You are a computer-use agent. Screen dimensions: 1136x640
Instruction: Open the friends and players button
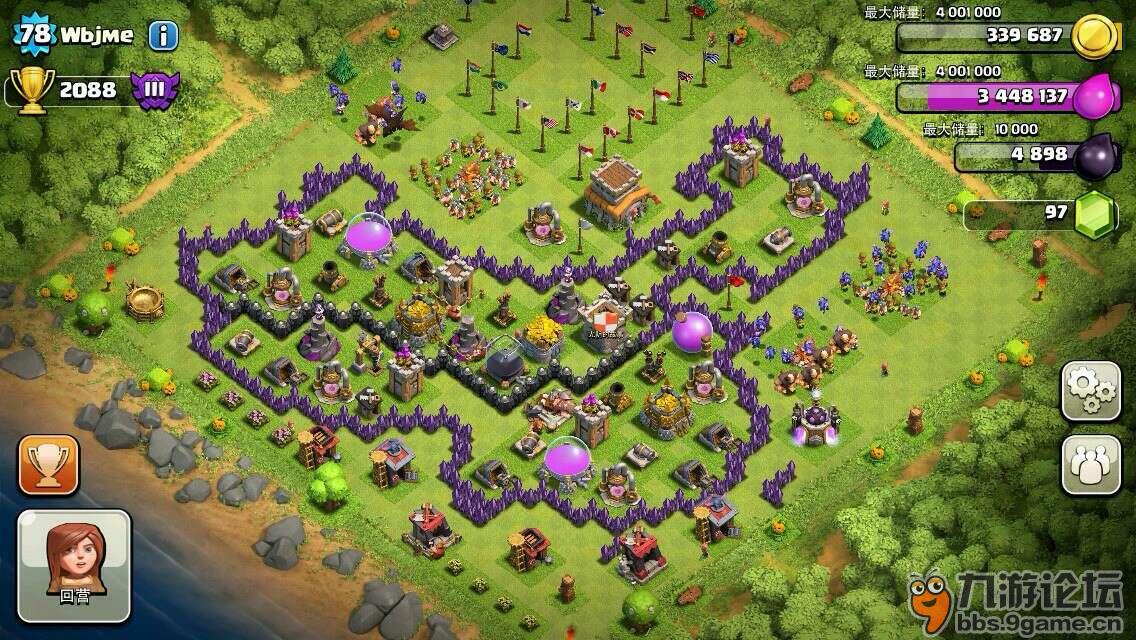(x=1090, y=466)
